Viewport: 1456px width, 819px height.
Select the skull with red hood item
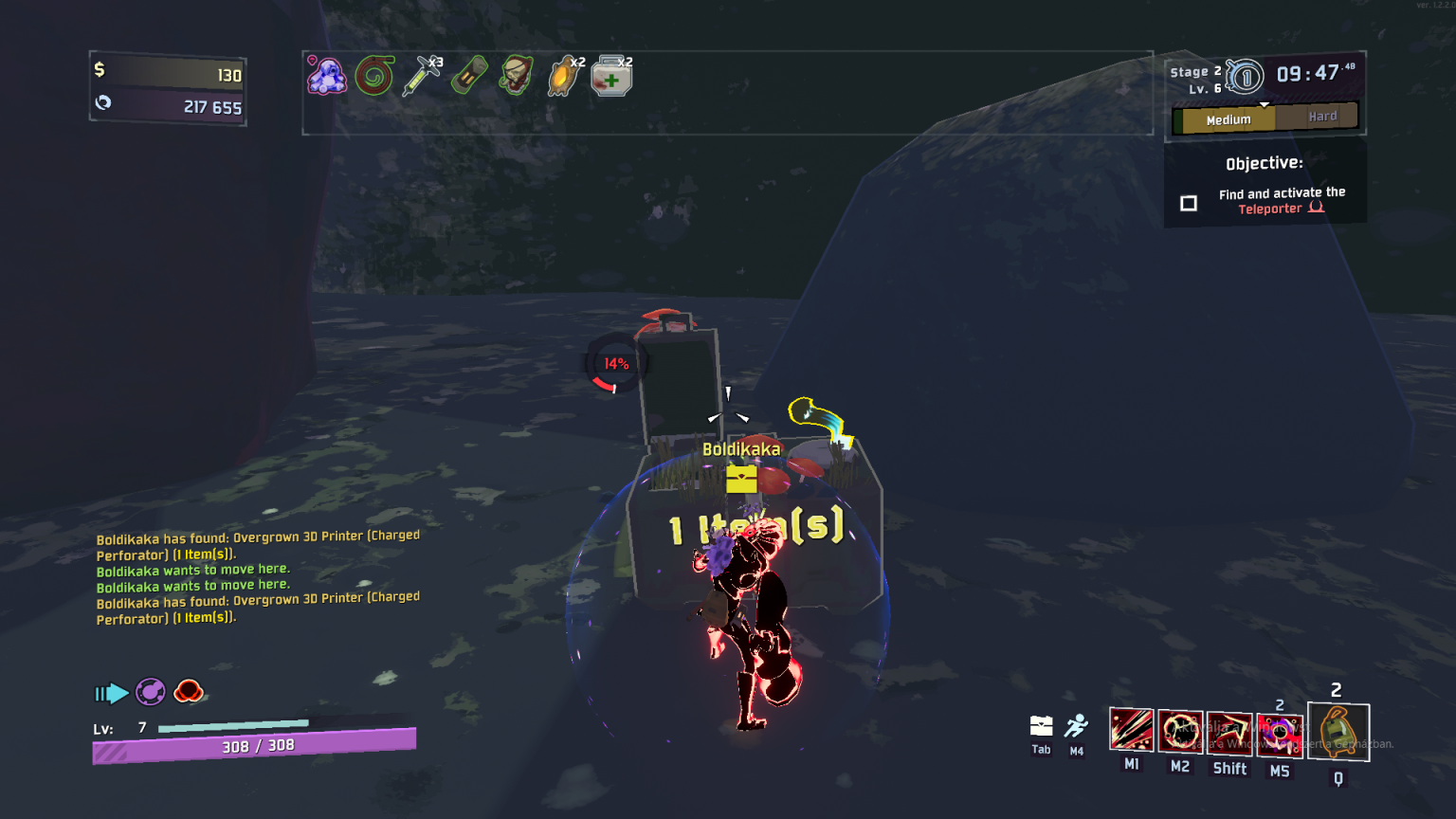pyautogui.click(x=517, y=76)
